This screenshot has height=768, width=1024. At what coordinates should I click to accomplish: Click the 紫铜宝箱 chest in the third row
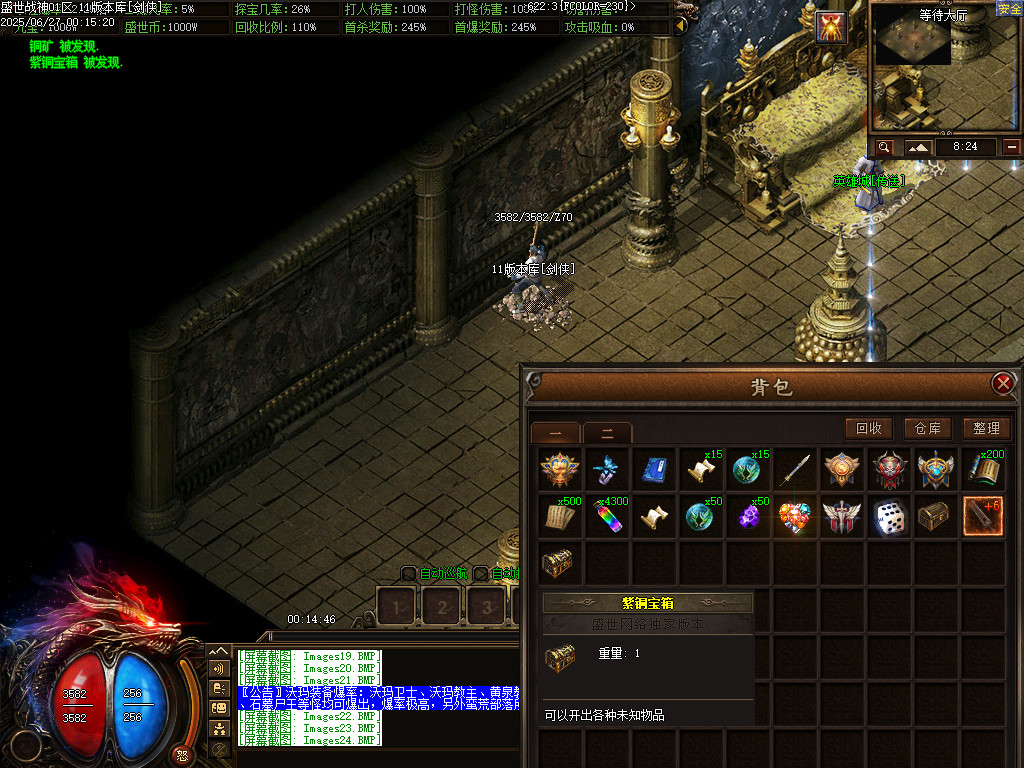(558, 564)
